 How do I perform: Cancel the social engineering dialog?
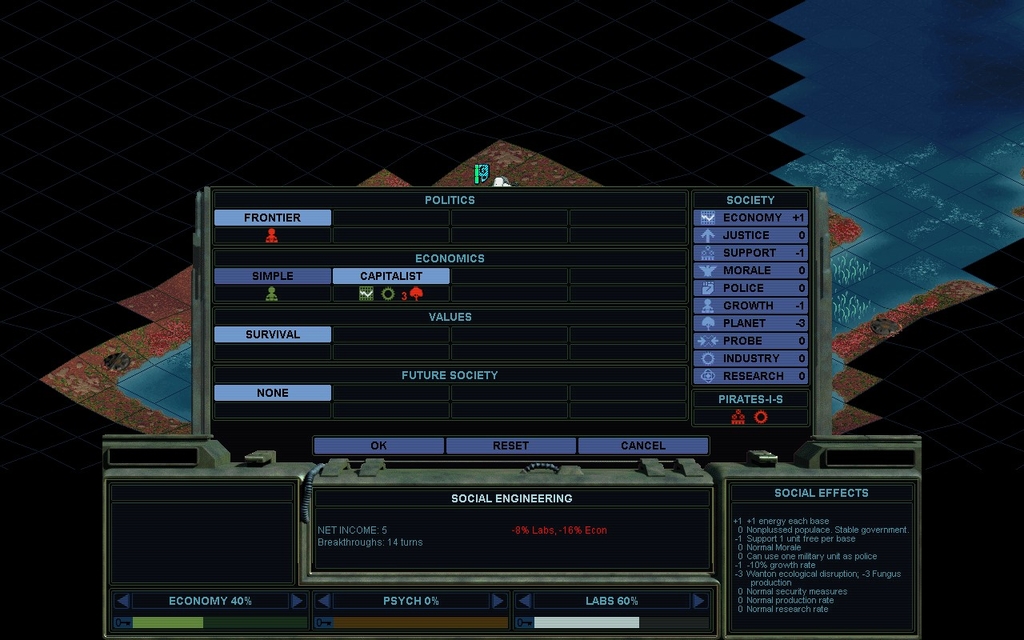click(x=643, y=446)
